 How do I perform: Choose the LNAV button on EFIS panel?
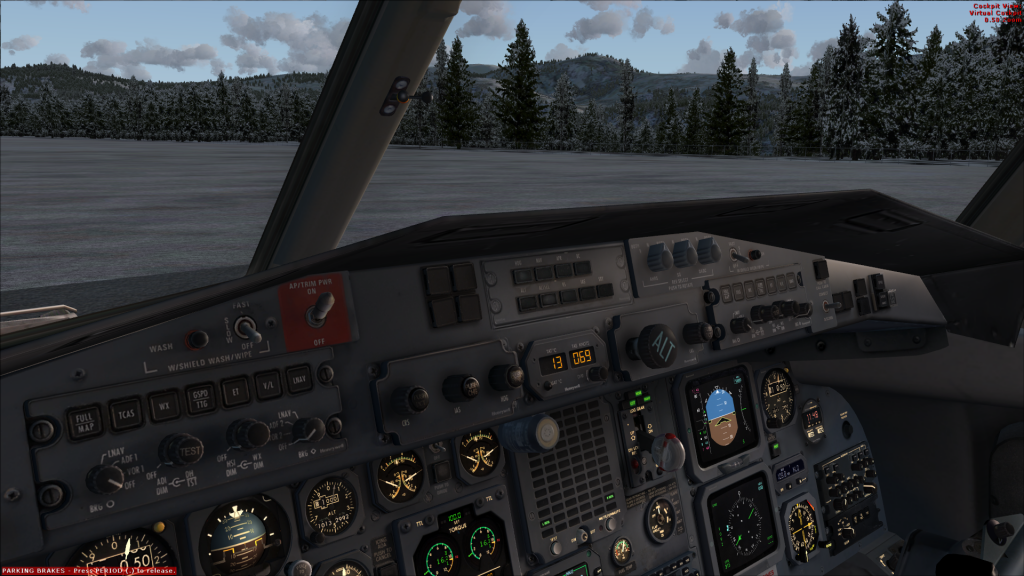298,378
